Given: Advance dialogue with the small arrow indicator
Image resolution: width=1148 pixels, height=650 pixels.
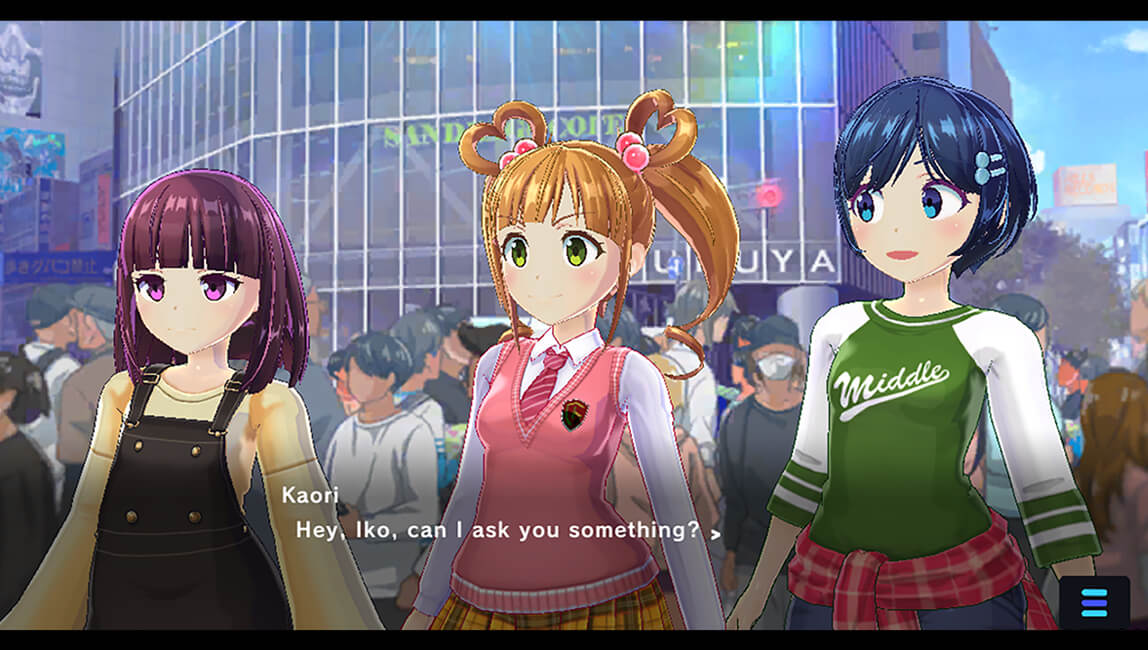Looking at the screenshot, I should pyautogui.click(x=715, y=534).
